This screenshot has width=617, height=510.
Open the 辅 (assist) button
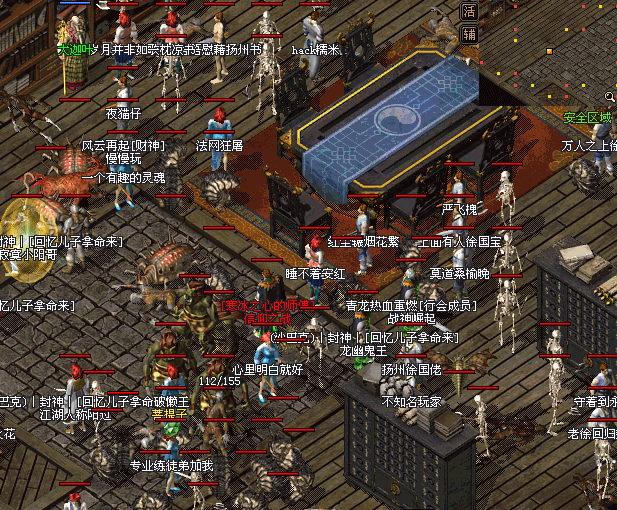[x=469, y=34]
